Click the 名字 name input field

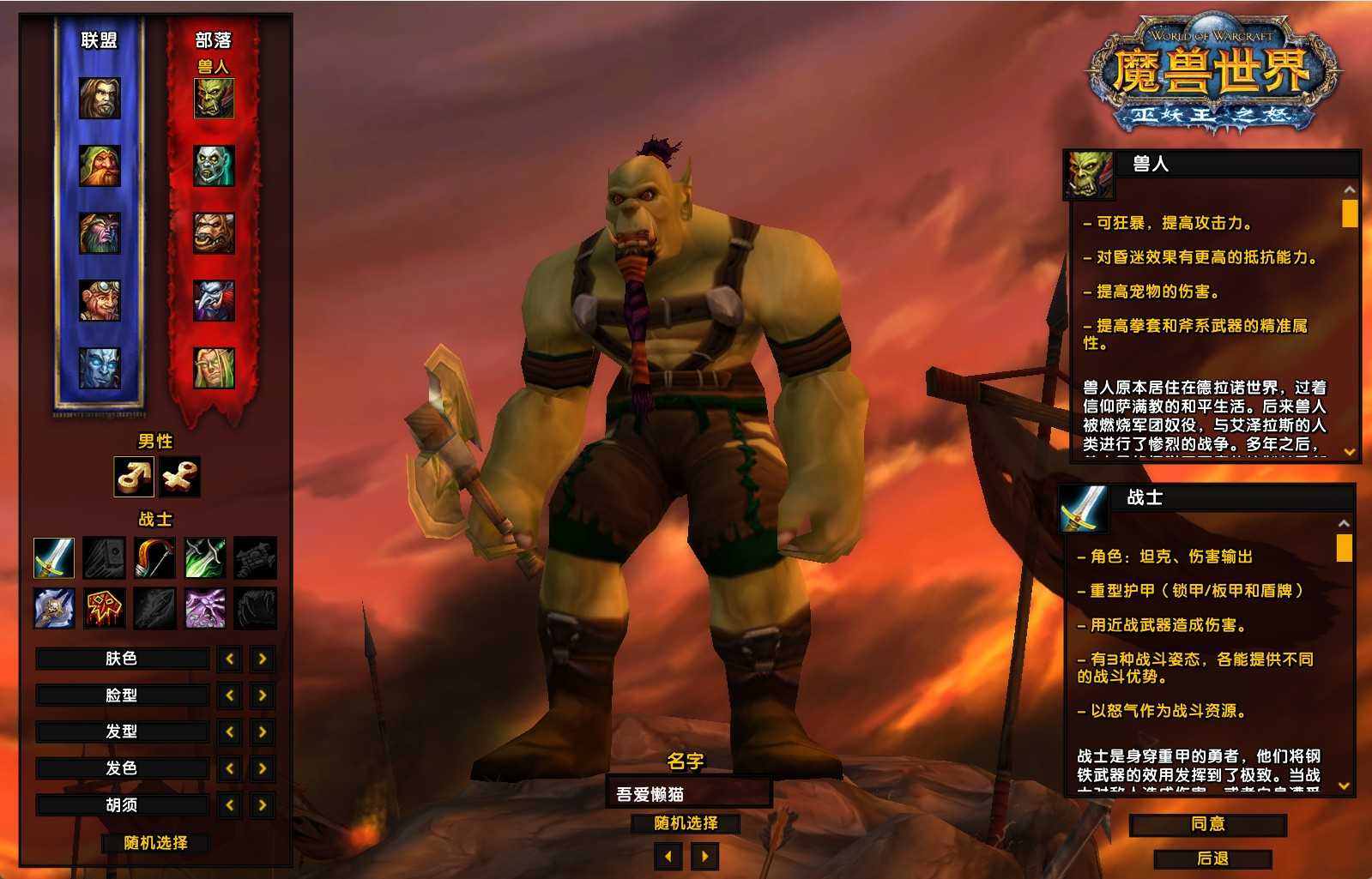pos(689,794)
